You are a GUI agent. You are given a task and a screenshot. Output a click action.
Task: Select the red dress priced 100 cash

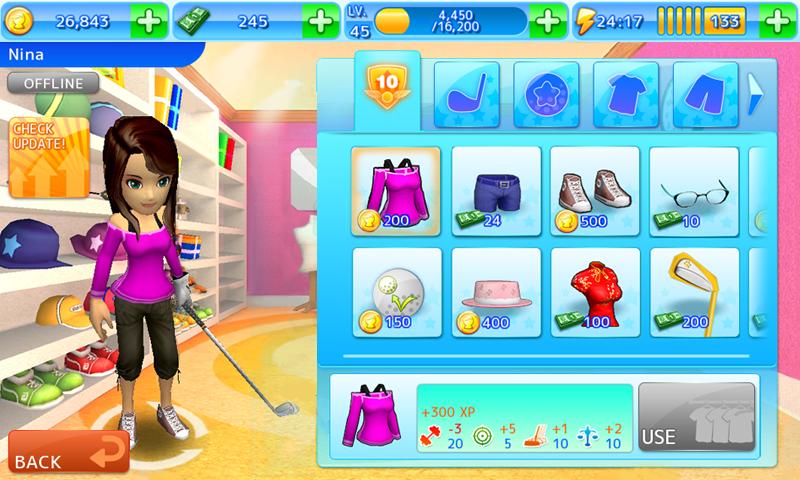point(595,292)
